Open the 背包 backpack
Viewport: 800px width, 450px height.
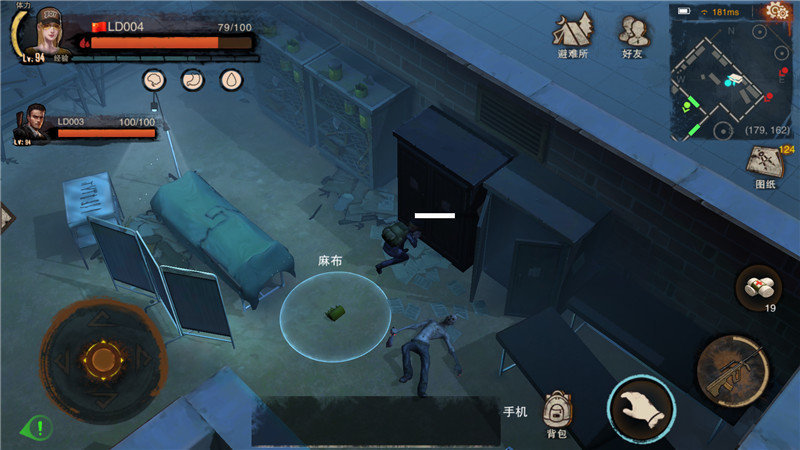[x=558, y=412]
